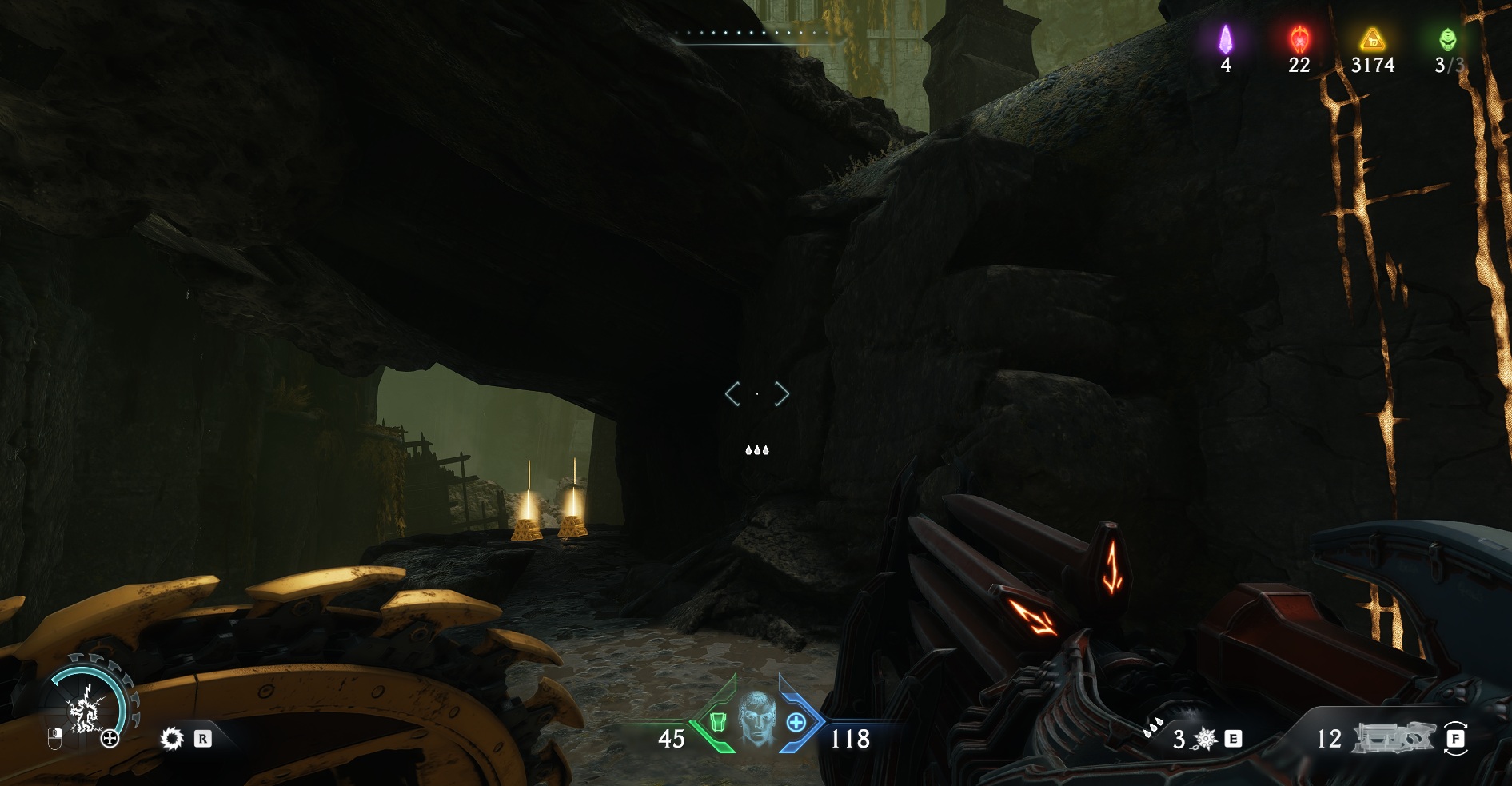1512x786 pixels.
Task: Click the purple wraithstone crystal icon
Action: 1225,39
